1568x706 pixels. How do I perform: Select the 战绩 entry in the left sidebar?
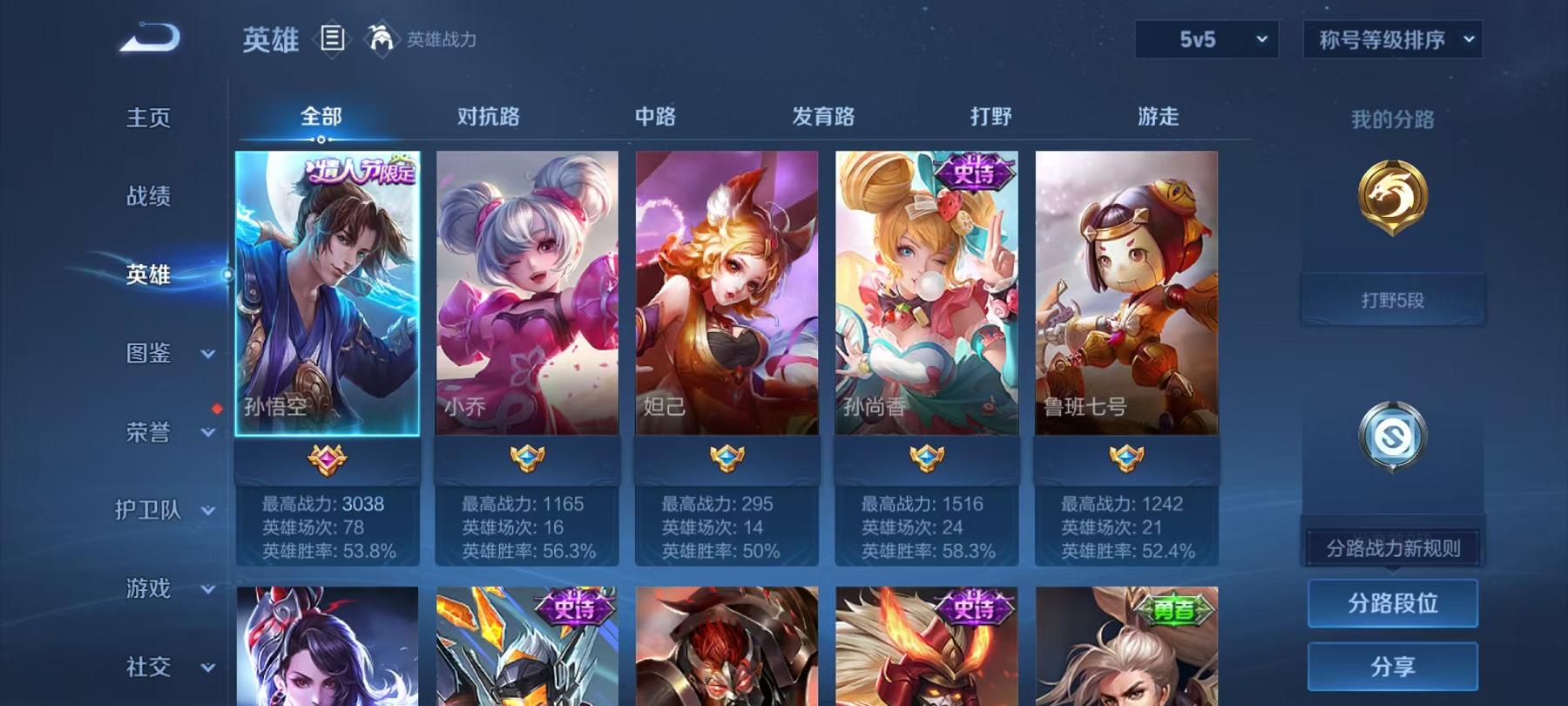click(x=148, y=196)
